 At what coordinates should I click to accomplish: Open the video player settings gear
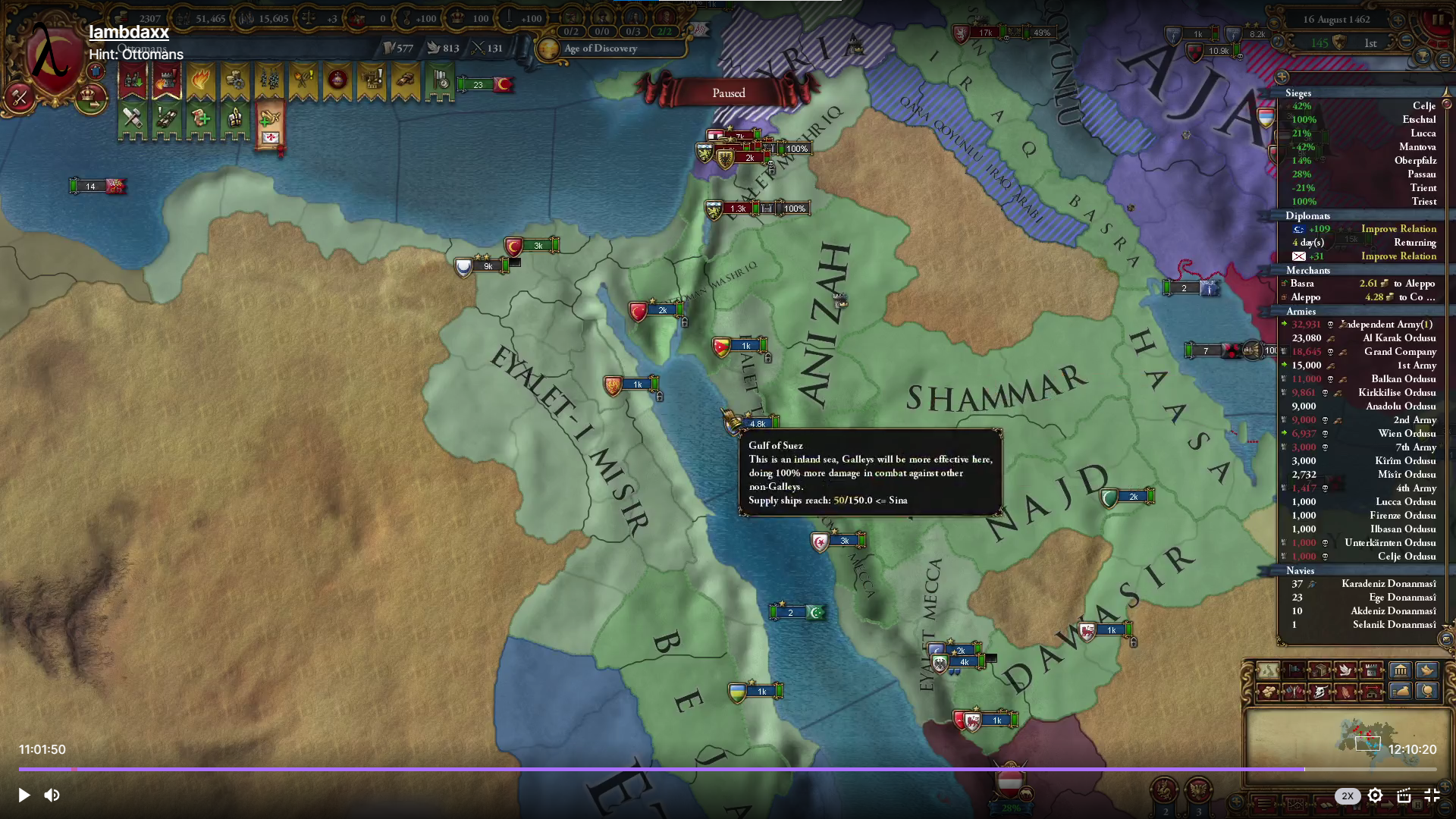1375,795
